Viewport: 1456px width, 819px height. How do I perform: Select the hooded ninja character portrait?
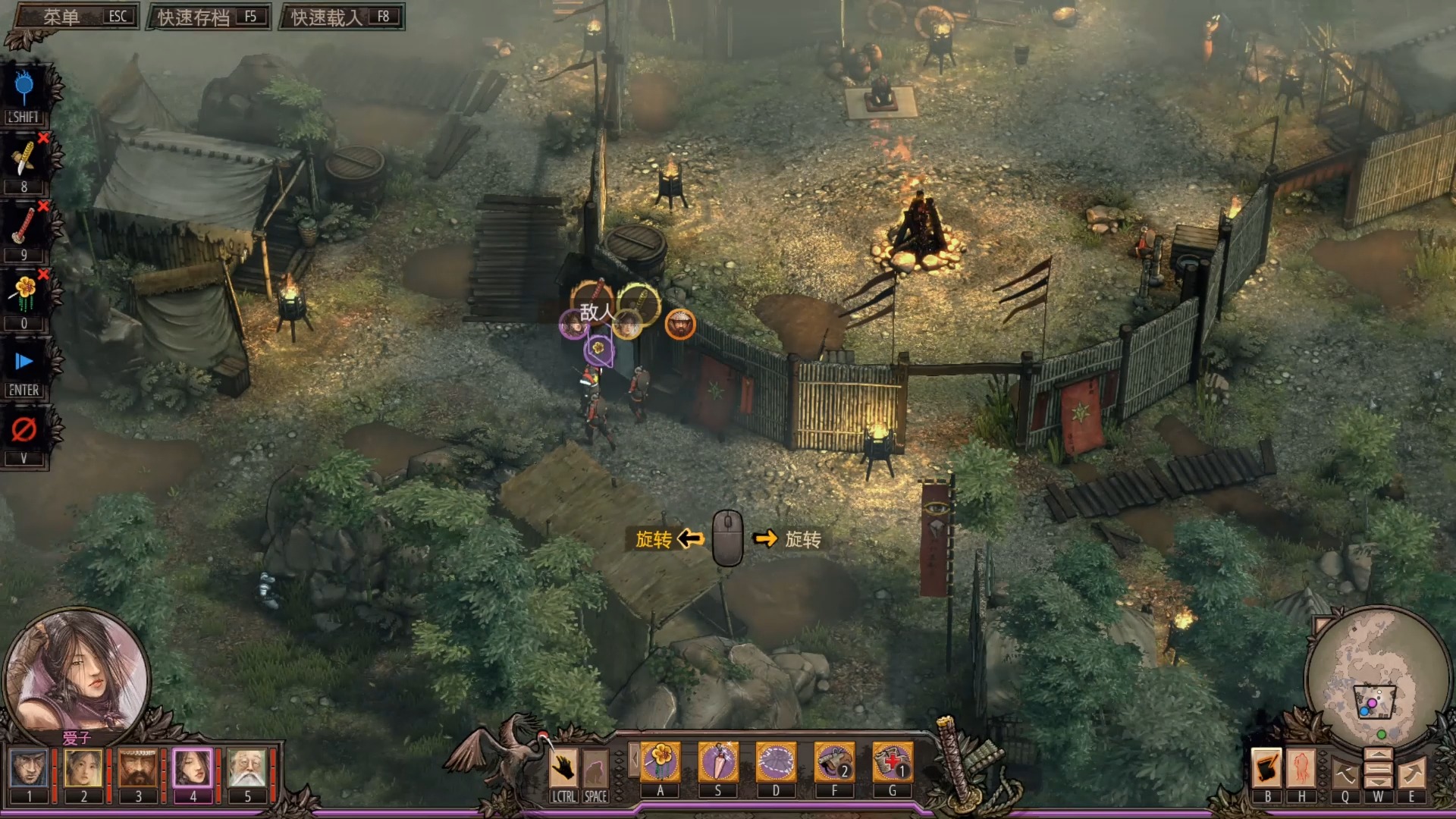coord(30,768)
